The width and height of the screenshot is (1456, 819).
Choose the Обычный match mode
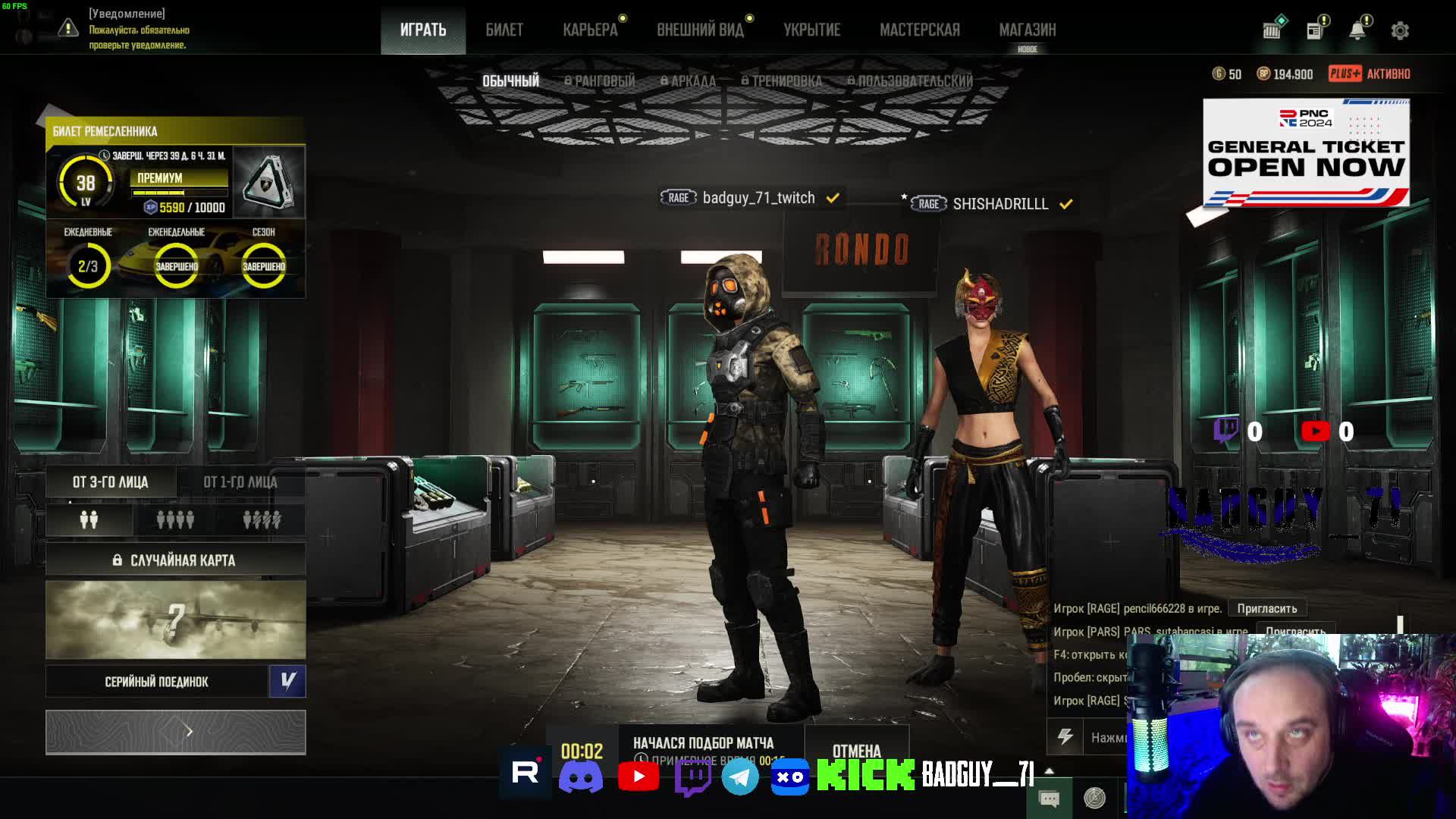click(510, 80)
